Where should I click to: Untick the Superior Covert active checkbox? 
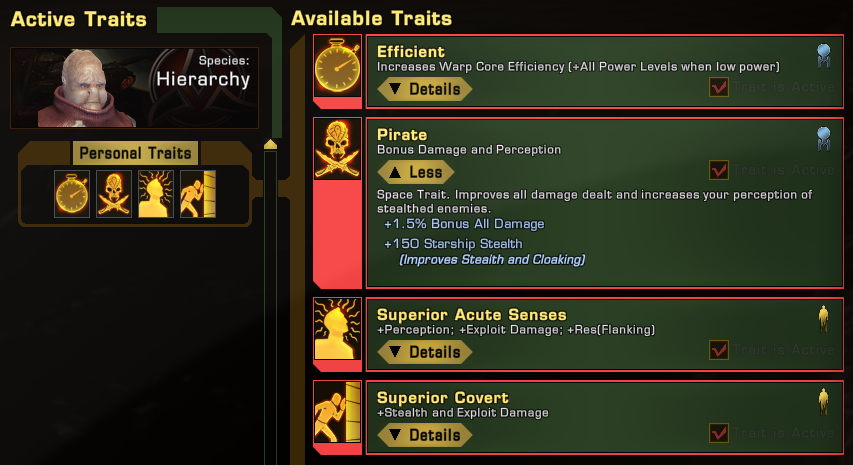pos(718,433)
